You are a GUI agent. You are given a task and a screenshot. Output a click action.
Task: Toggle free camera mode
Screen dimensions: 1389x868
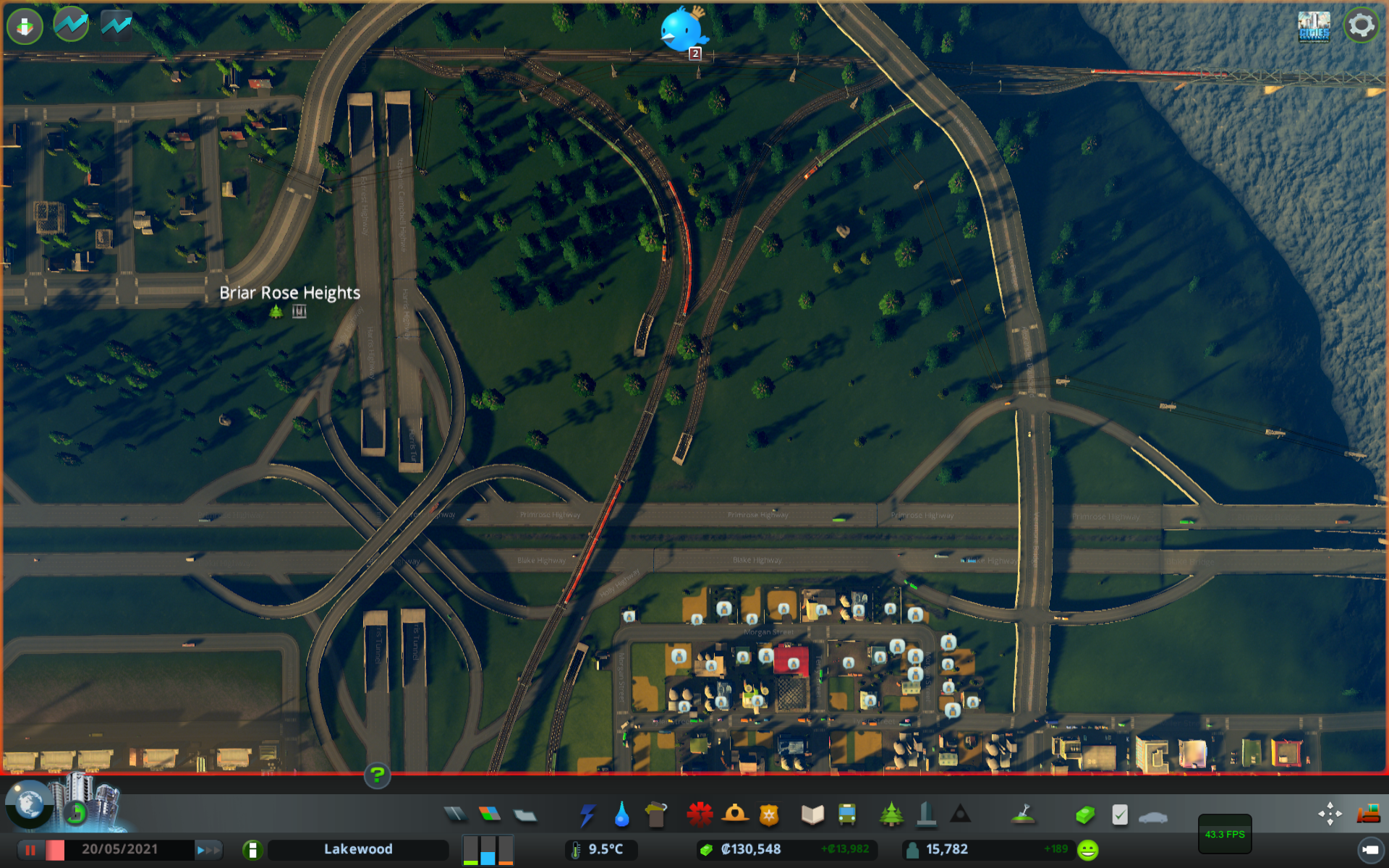[x=1331, y=813]
